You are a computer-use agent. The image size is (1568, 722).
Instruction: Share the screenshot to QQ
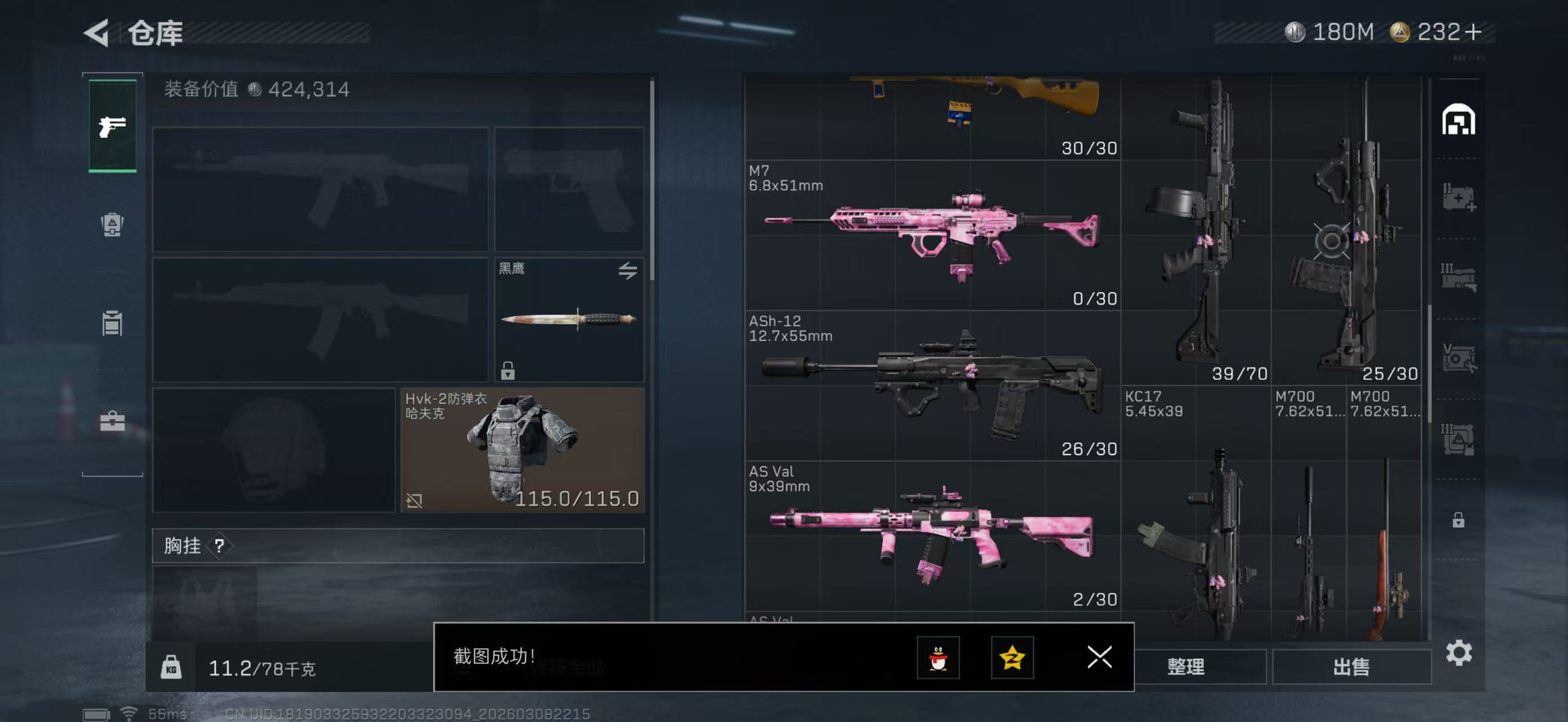(938, 657)
